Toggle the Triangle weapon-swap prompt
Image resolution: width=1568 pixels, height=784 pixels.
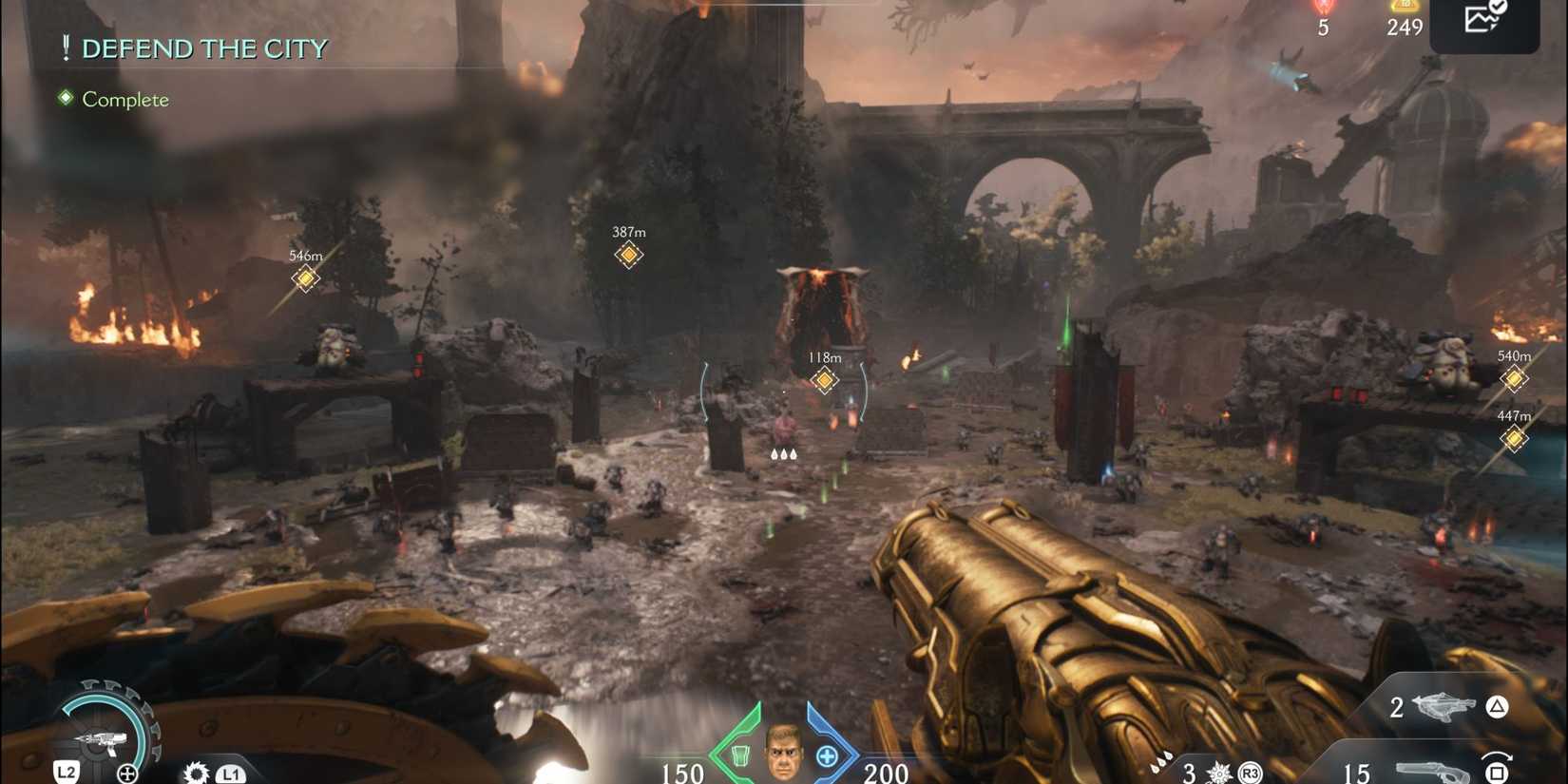[x=1497, y=708]
